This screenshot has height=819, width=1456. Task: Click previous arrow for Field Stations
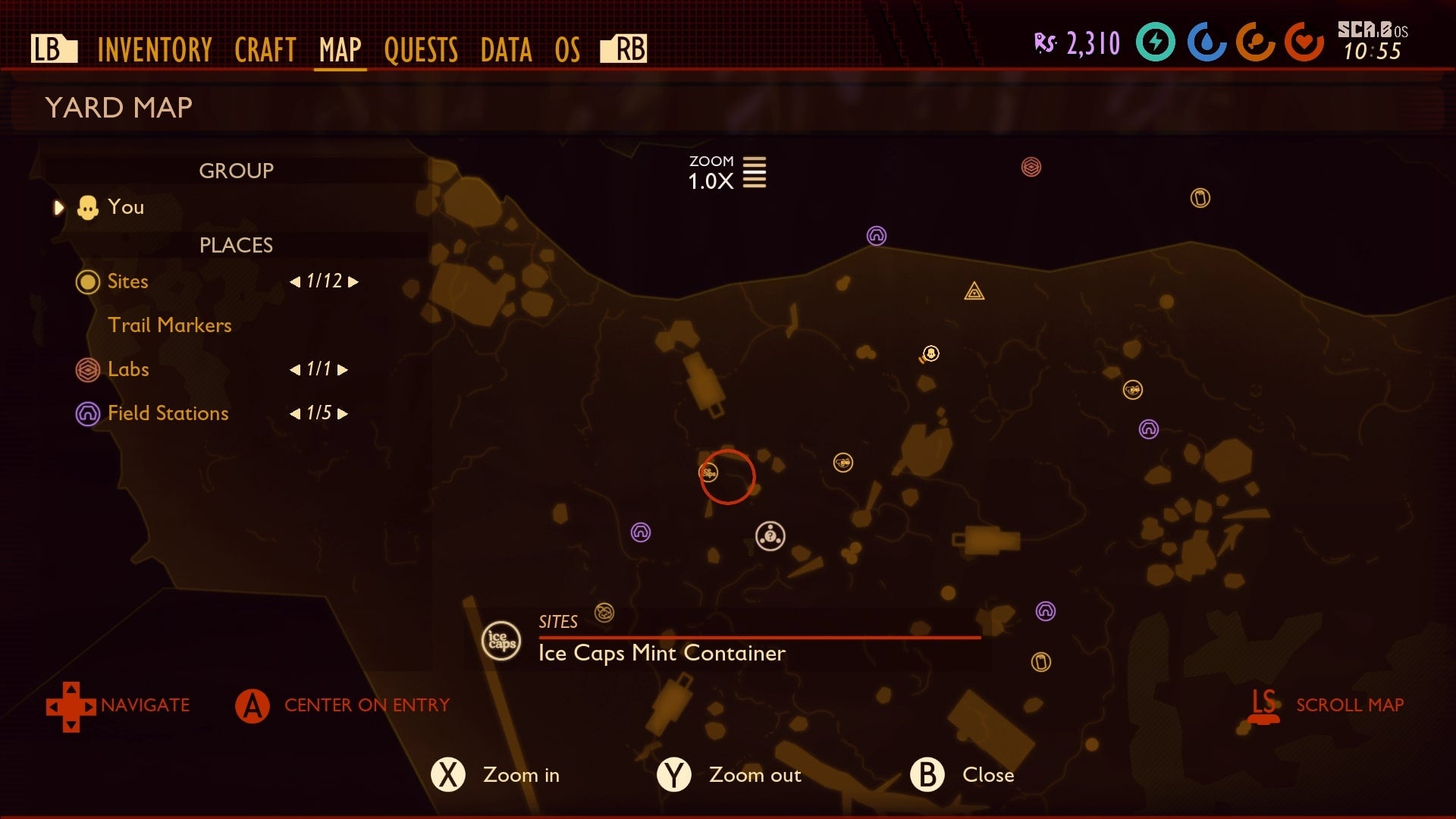coord(295,414)
